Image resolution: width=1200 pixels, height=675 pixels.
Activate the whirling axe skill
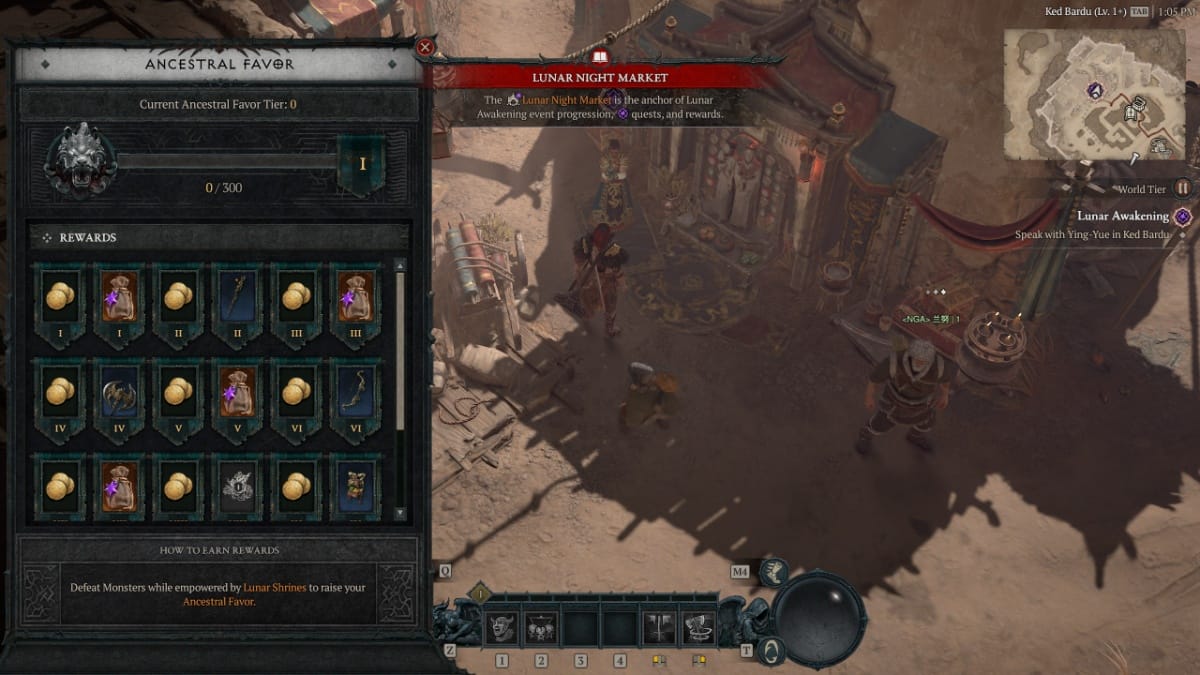click(x=699, y=628)
